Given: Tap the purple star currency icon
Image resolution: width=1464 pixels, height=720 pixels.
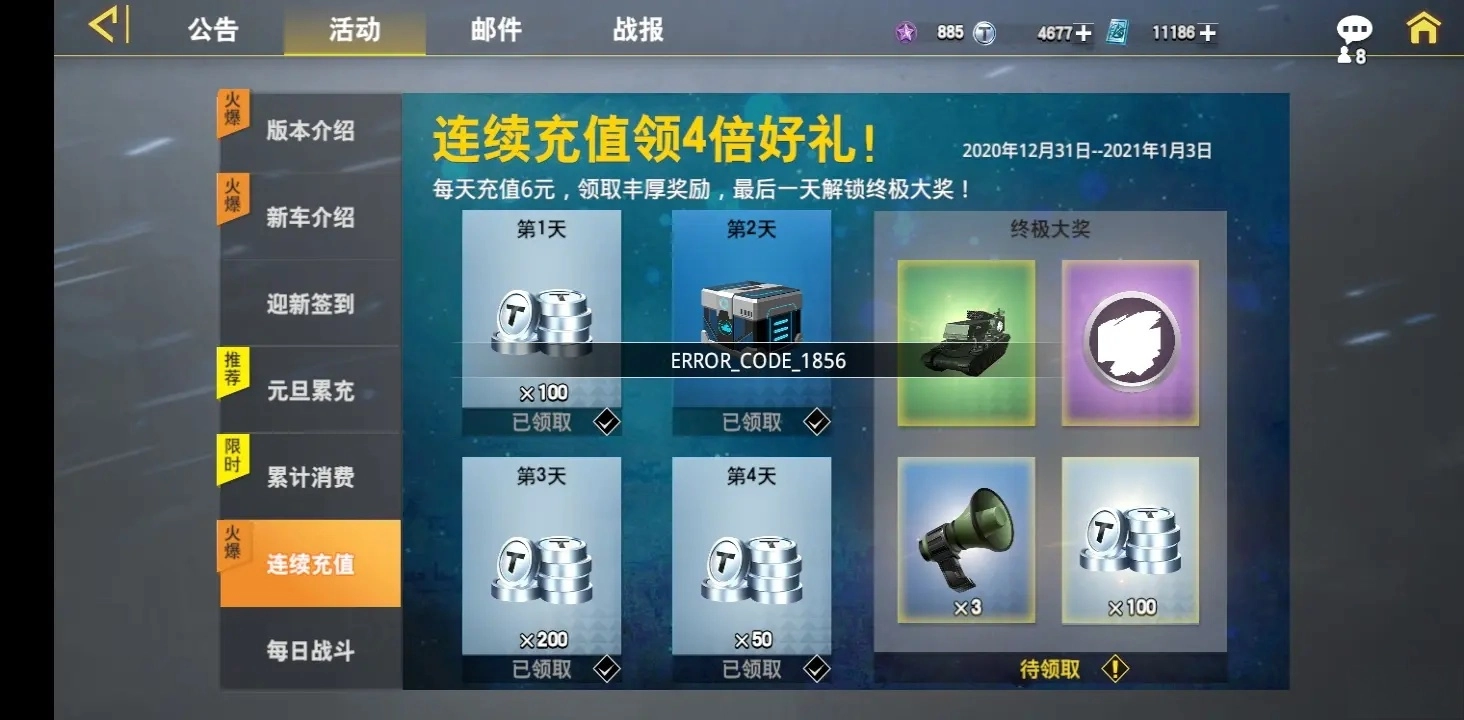Looking at the screenshot, I should 905,32.
